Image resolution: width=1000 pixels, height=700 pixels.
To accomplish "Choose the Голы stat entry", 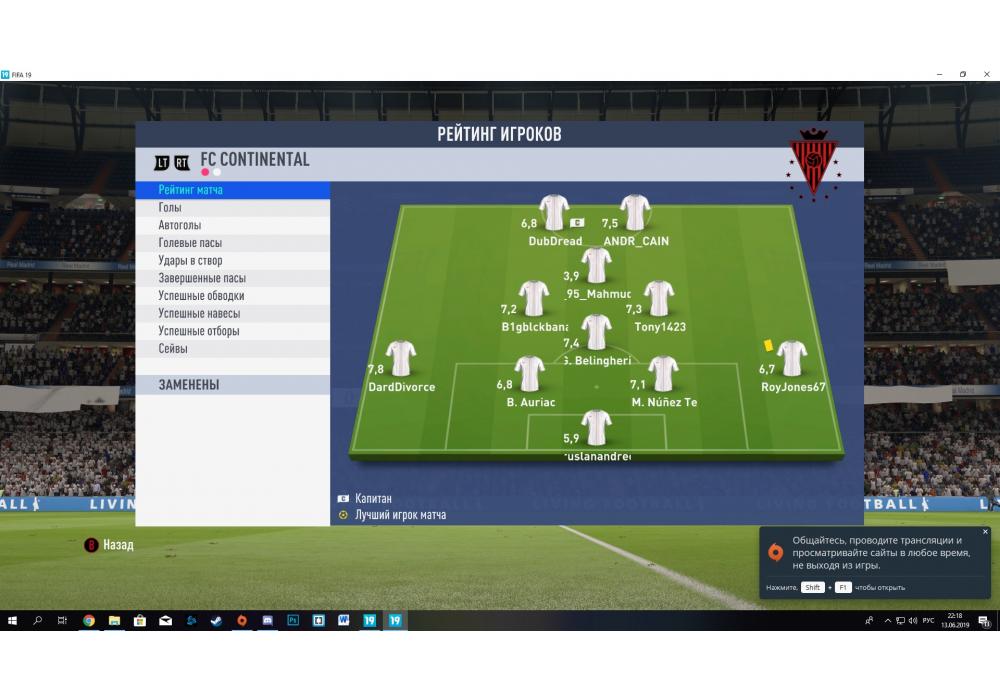I will [170, 208].
